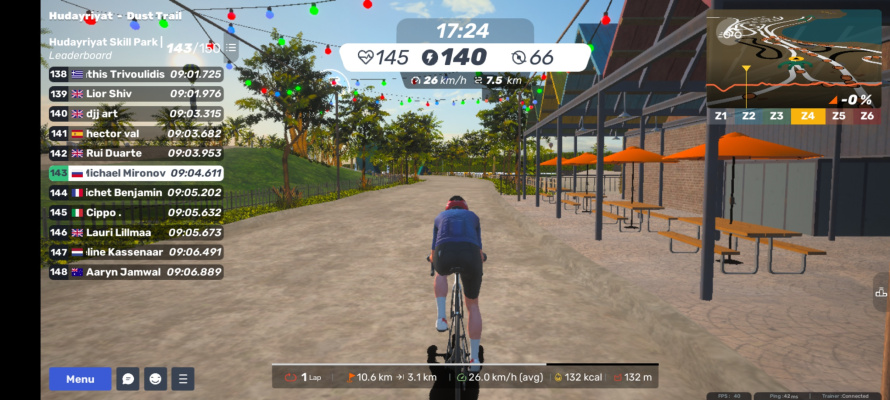Choose Lauri Lillmaa in the leaderboard

[x=135, y=232]
